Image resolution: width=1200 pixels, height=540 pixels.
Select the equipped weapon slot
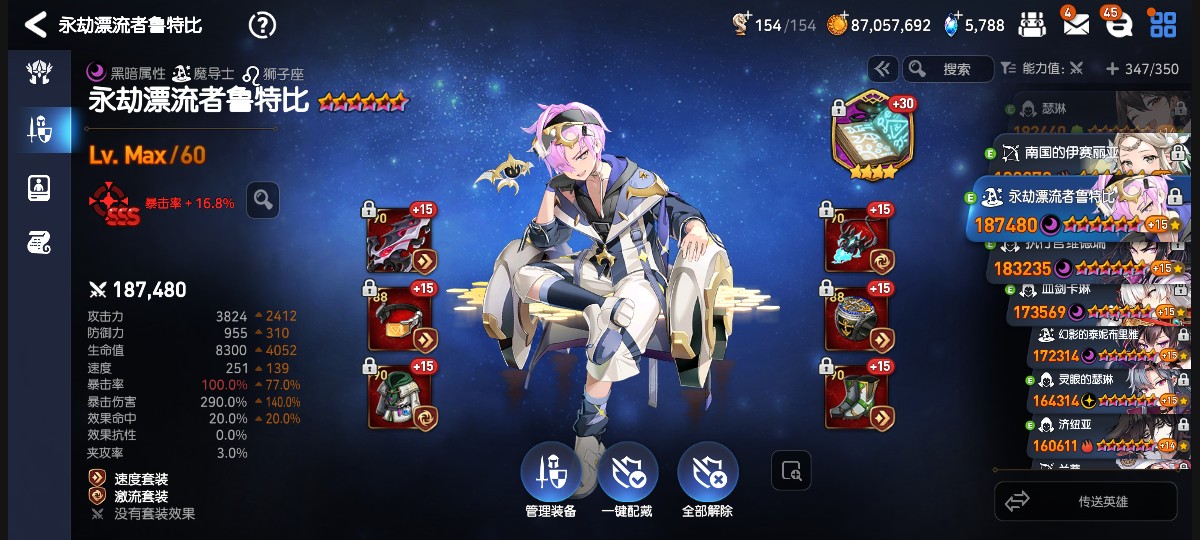(398, 240)
